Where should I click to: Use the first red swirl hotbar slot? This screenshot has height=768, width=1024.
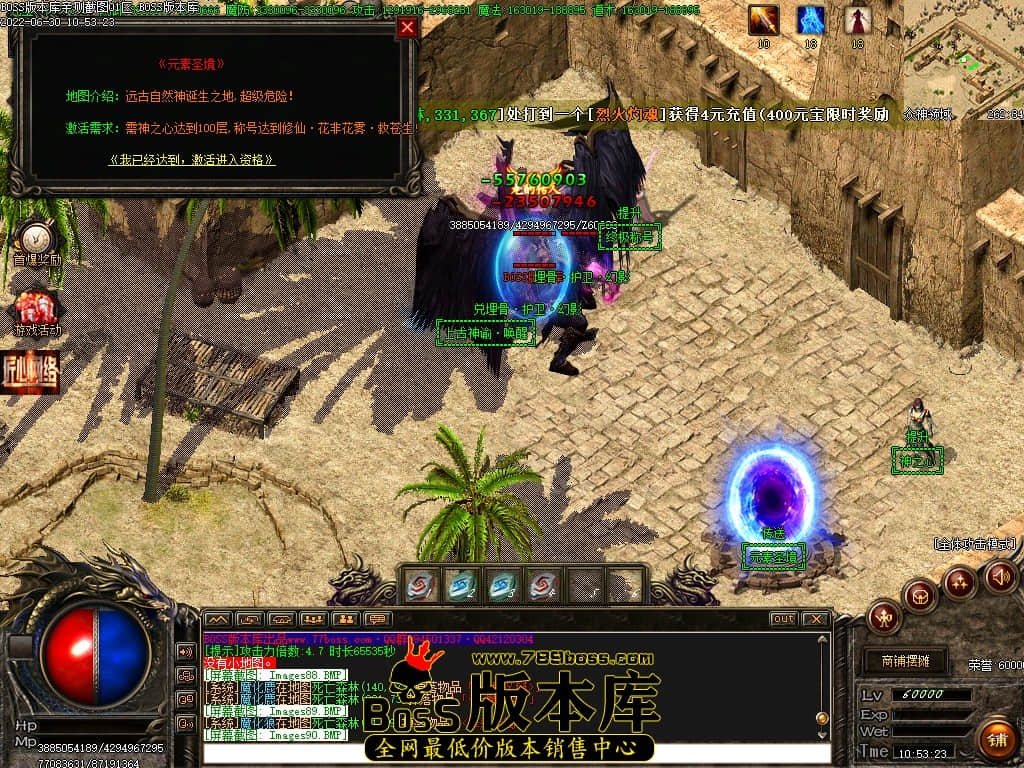click(x=419, y=586)
